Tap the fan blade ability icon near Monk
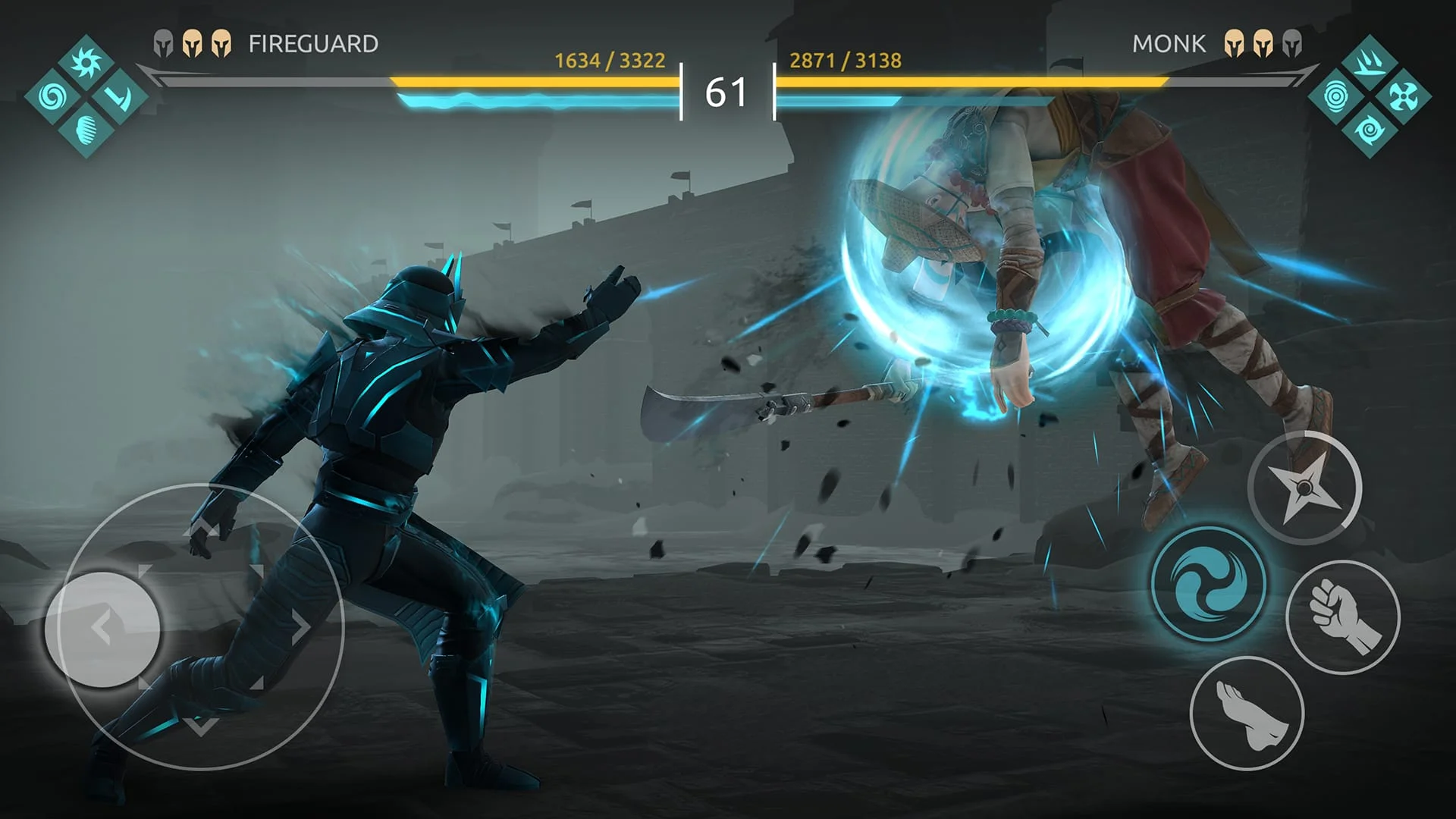This screenshot has height=819, width=1456. tap(1403, 96)
